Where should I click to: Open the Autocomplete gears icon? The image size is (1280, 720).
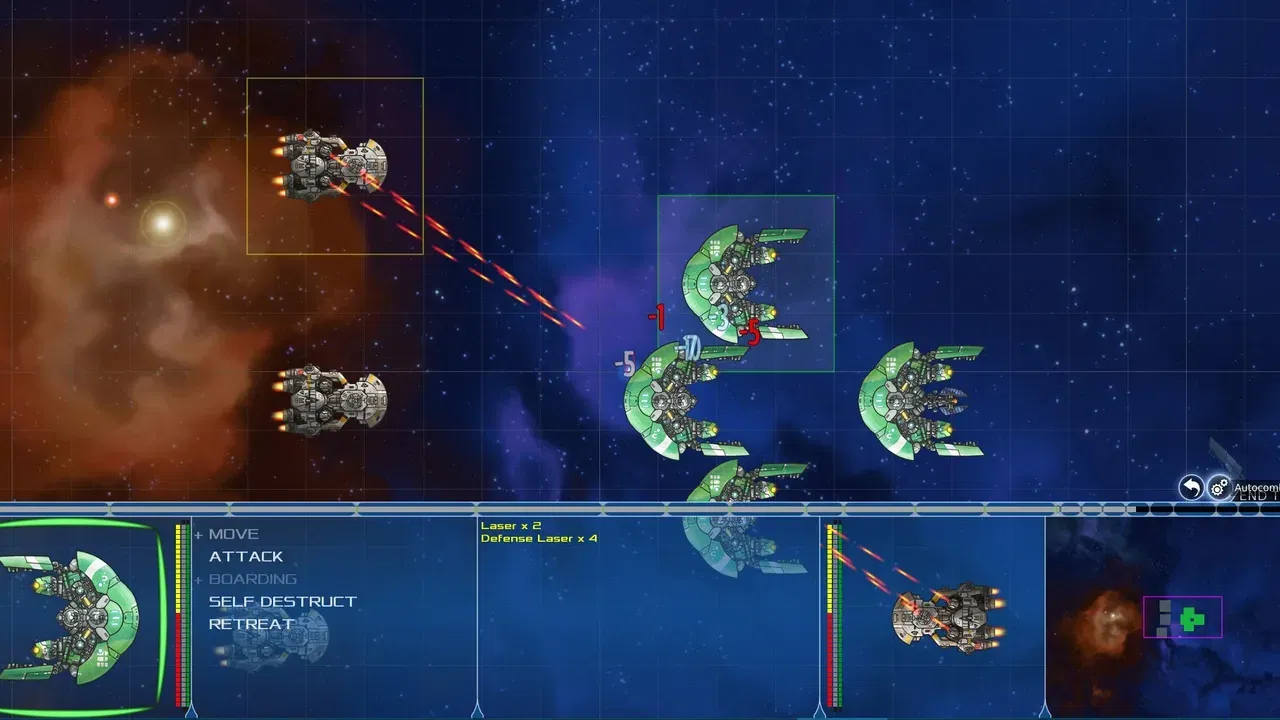point(1217,488)
